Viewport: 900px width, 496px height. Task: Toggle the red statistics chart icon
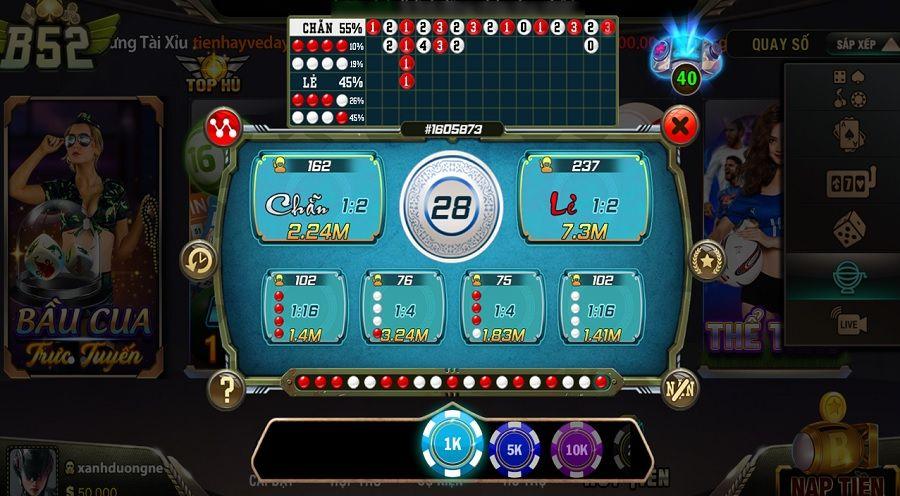[221, 127]
